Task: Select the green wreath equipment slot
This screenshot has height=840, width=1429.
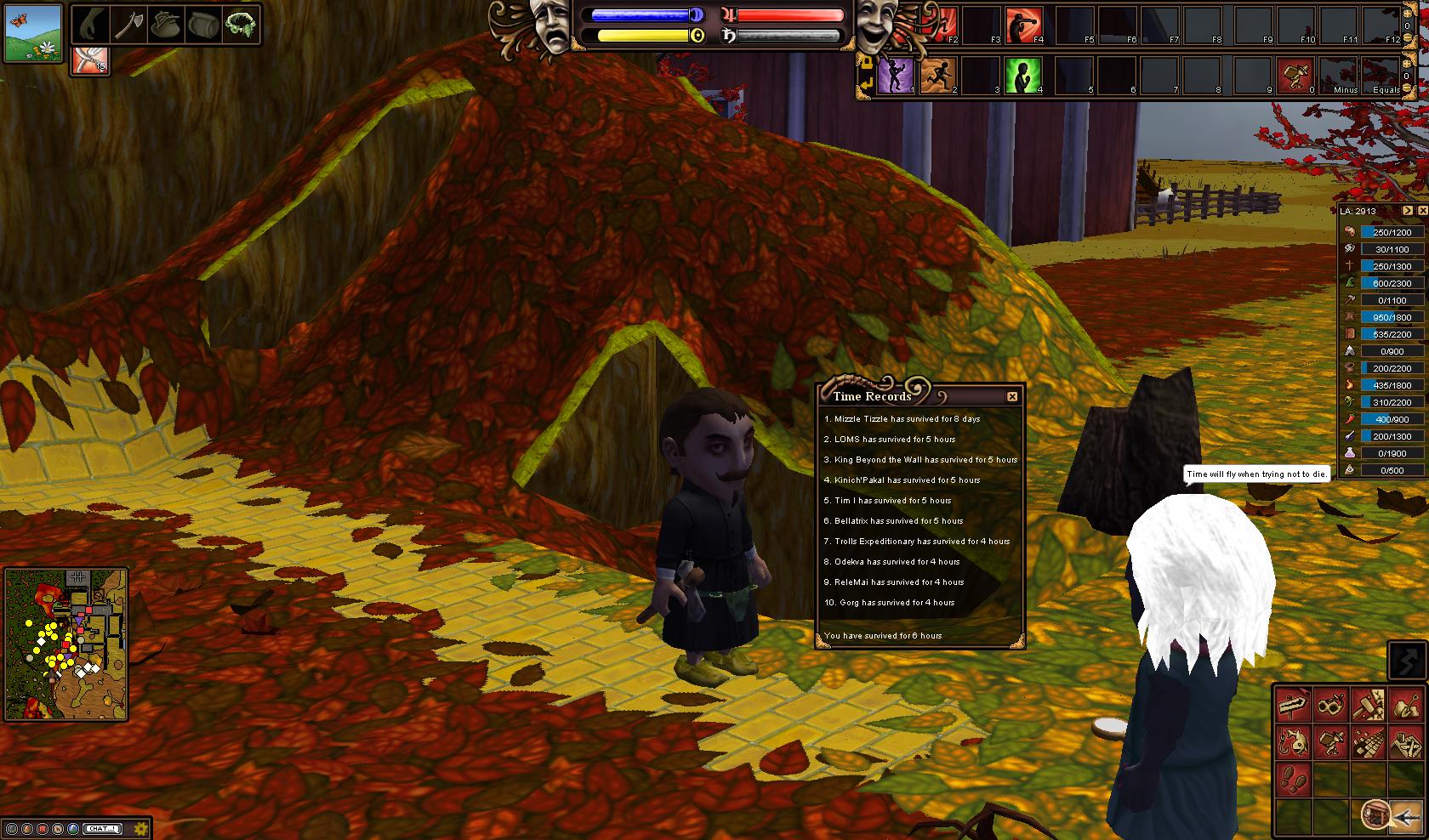Action: [x=239, y=26]
